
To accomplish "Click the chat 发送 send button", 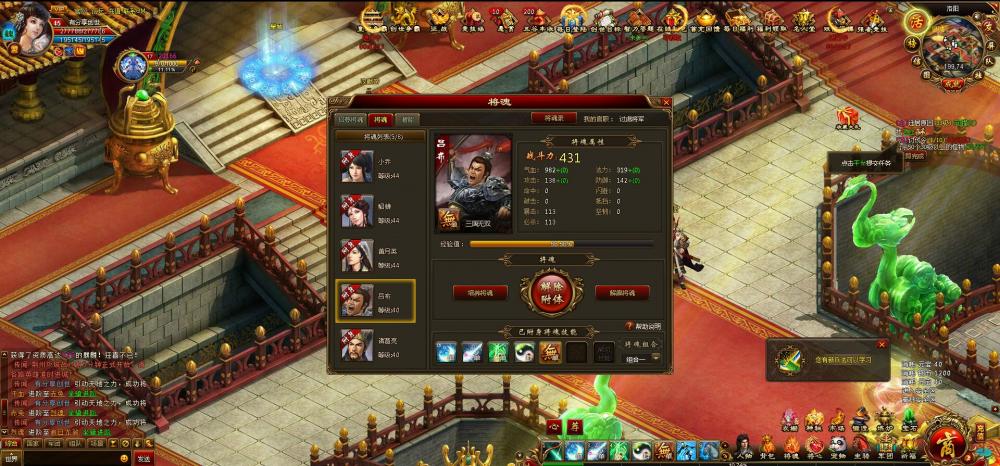I will [144, 458].
